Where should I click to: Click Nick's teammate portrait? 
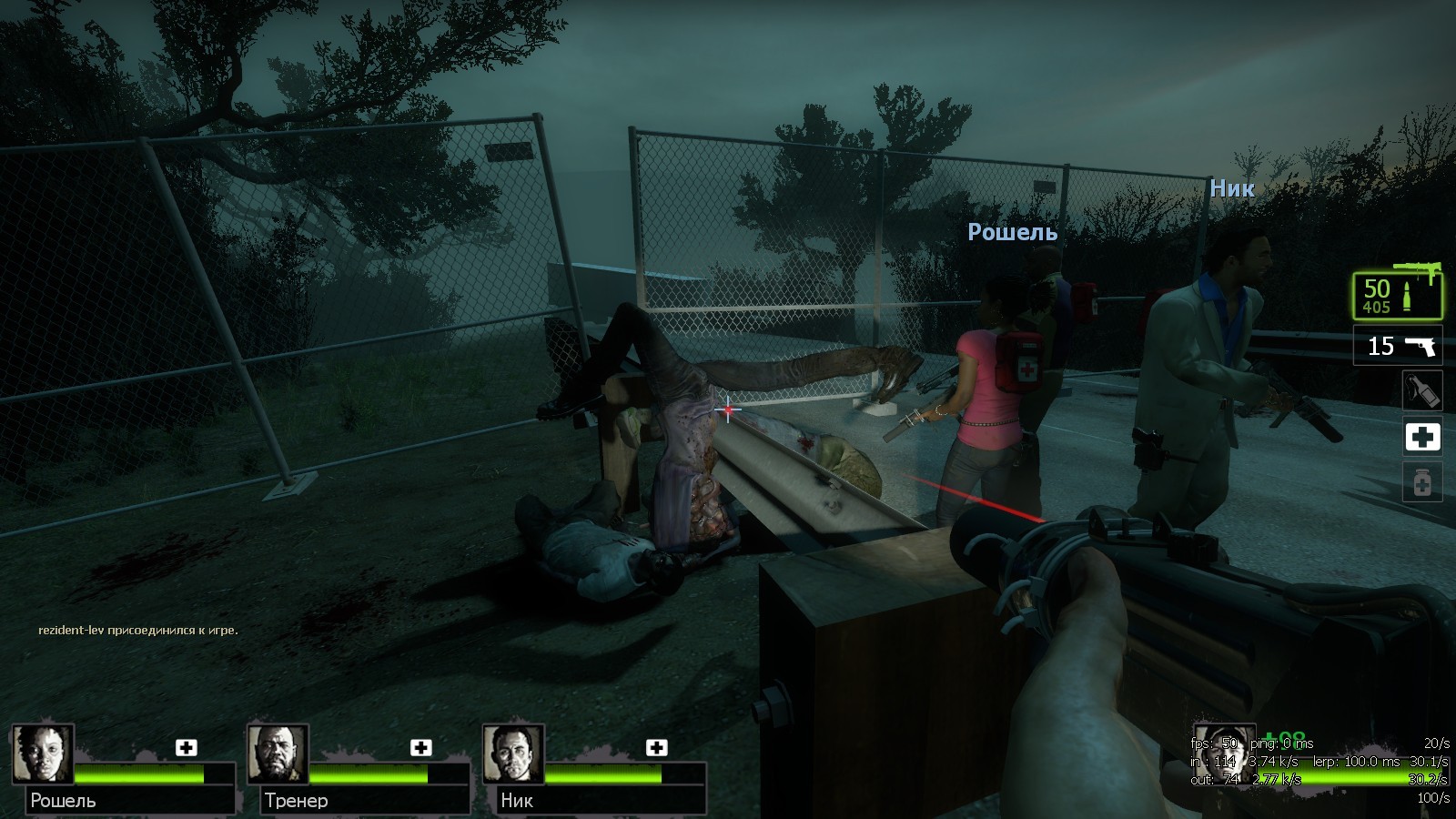[513, 753]
